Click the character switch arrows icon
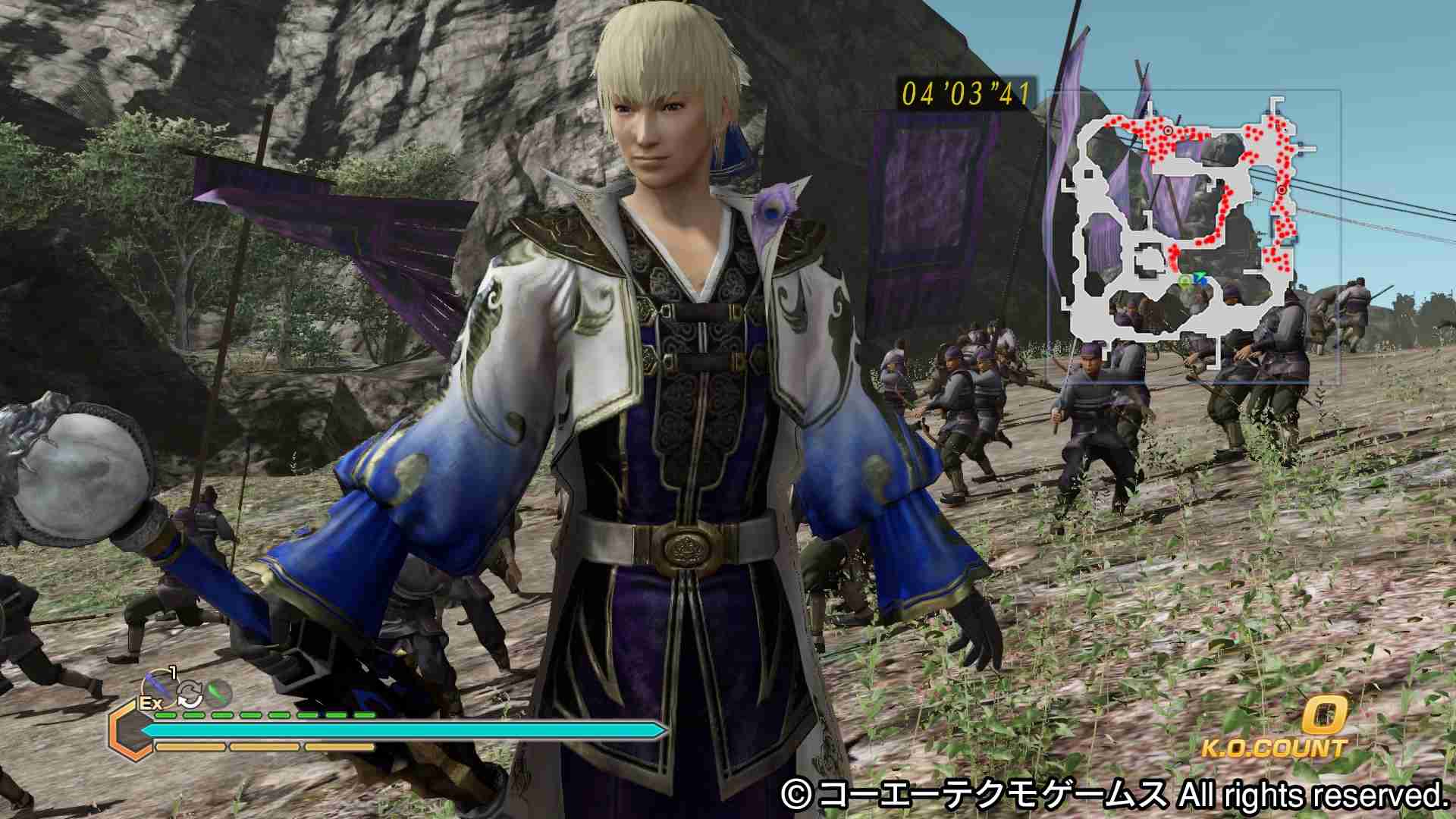 190,692
